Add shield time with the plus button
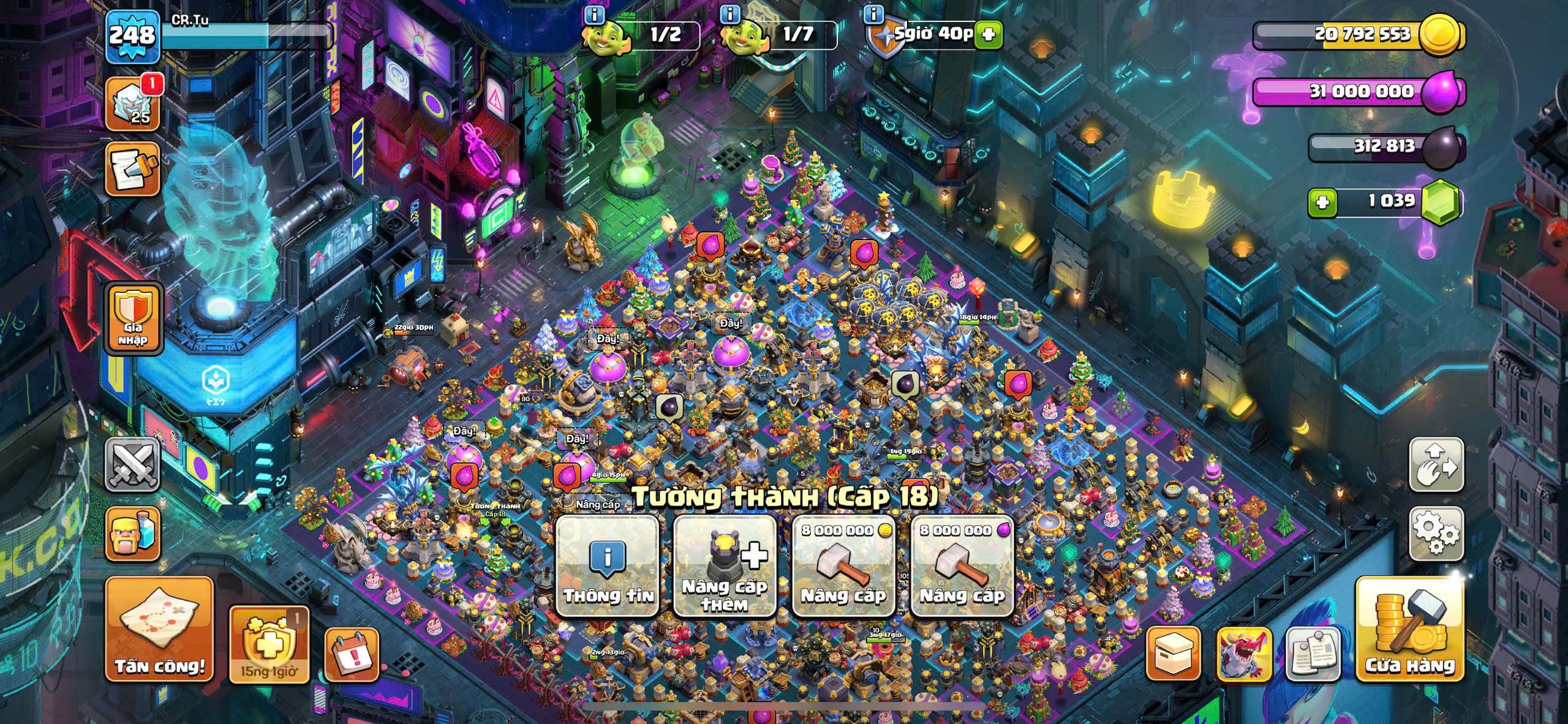The width and height of the screenshot is (1568, 724). click(989, 35)
